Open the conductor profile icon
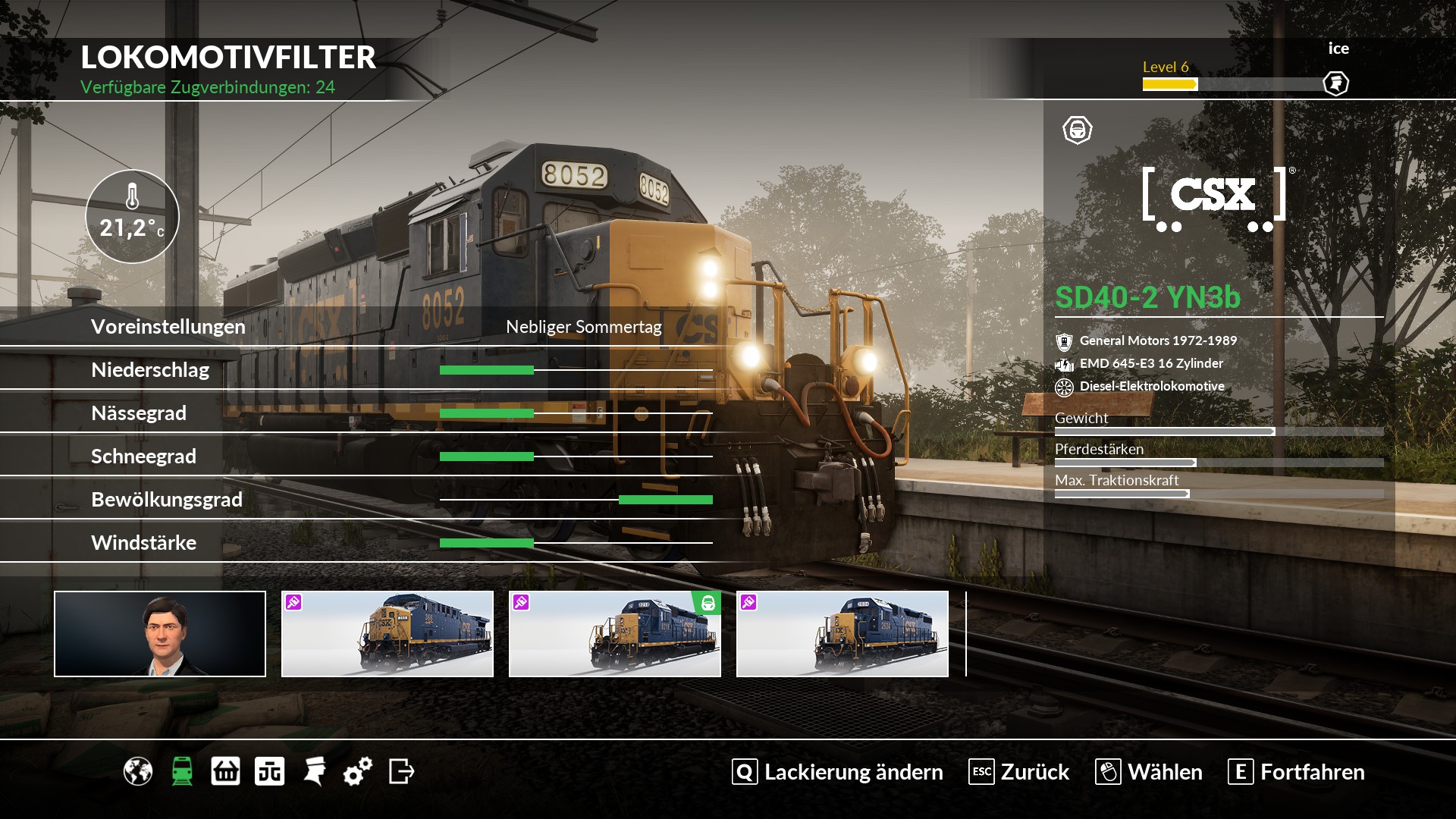 click(314, 772)
